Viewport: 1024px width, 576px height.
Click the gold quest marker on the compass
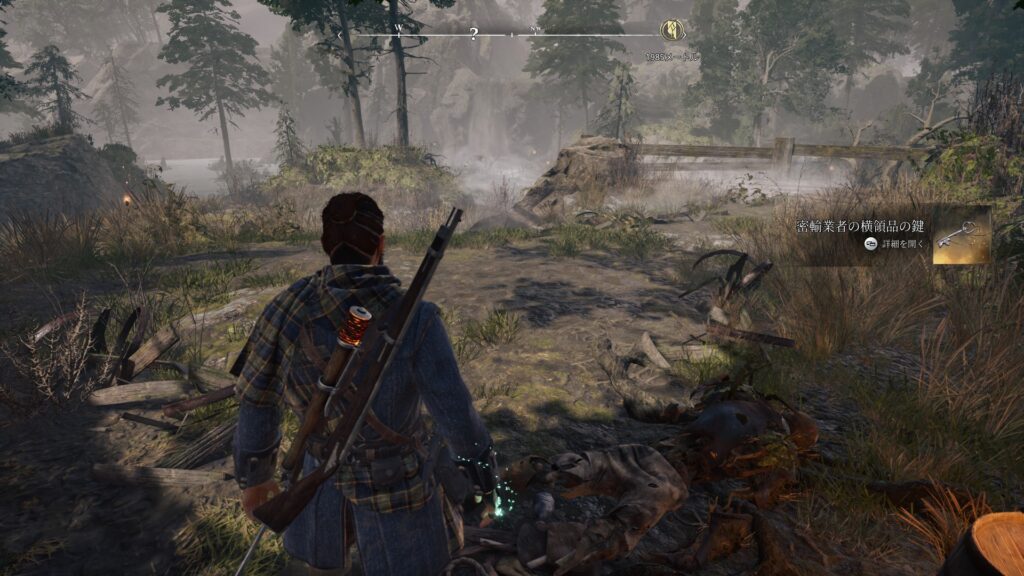coord(673,32)
